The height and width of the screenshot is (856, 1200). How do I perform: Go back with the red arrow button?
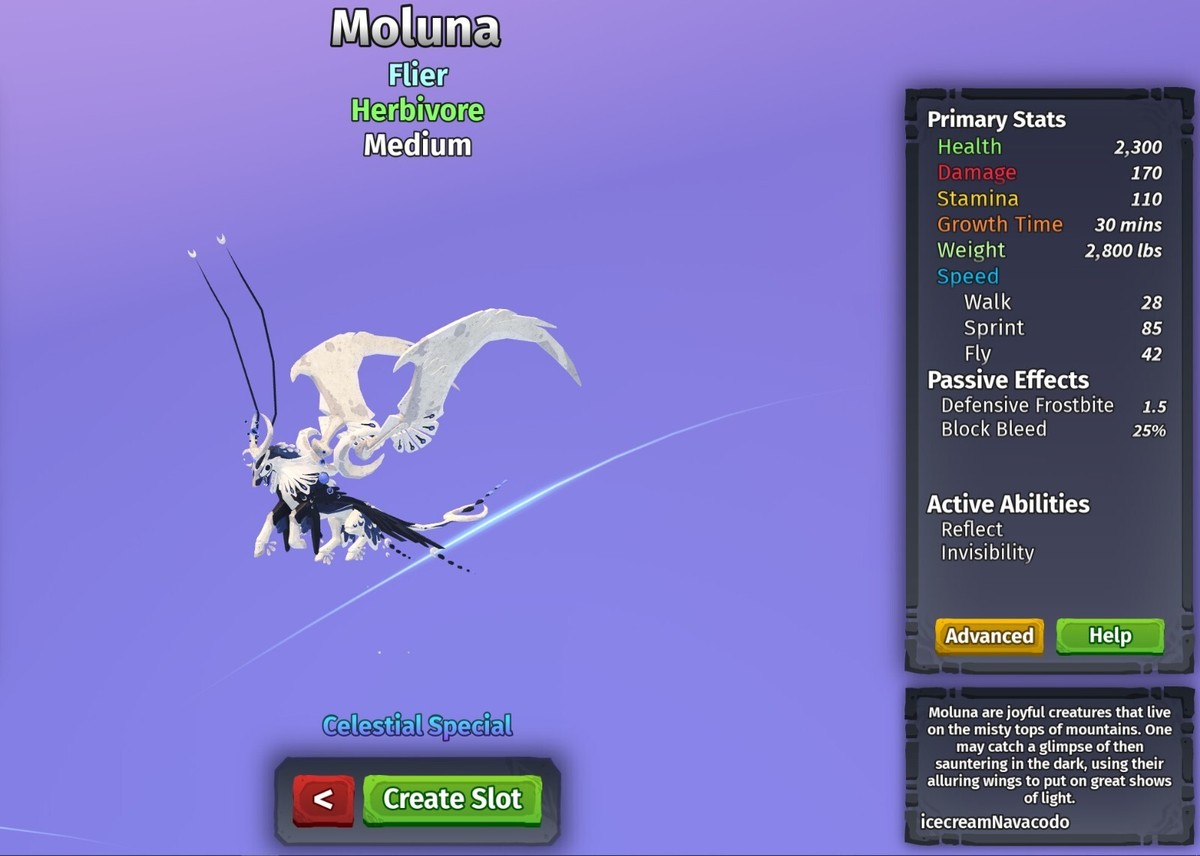(x=323, y=798)
